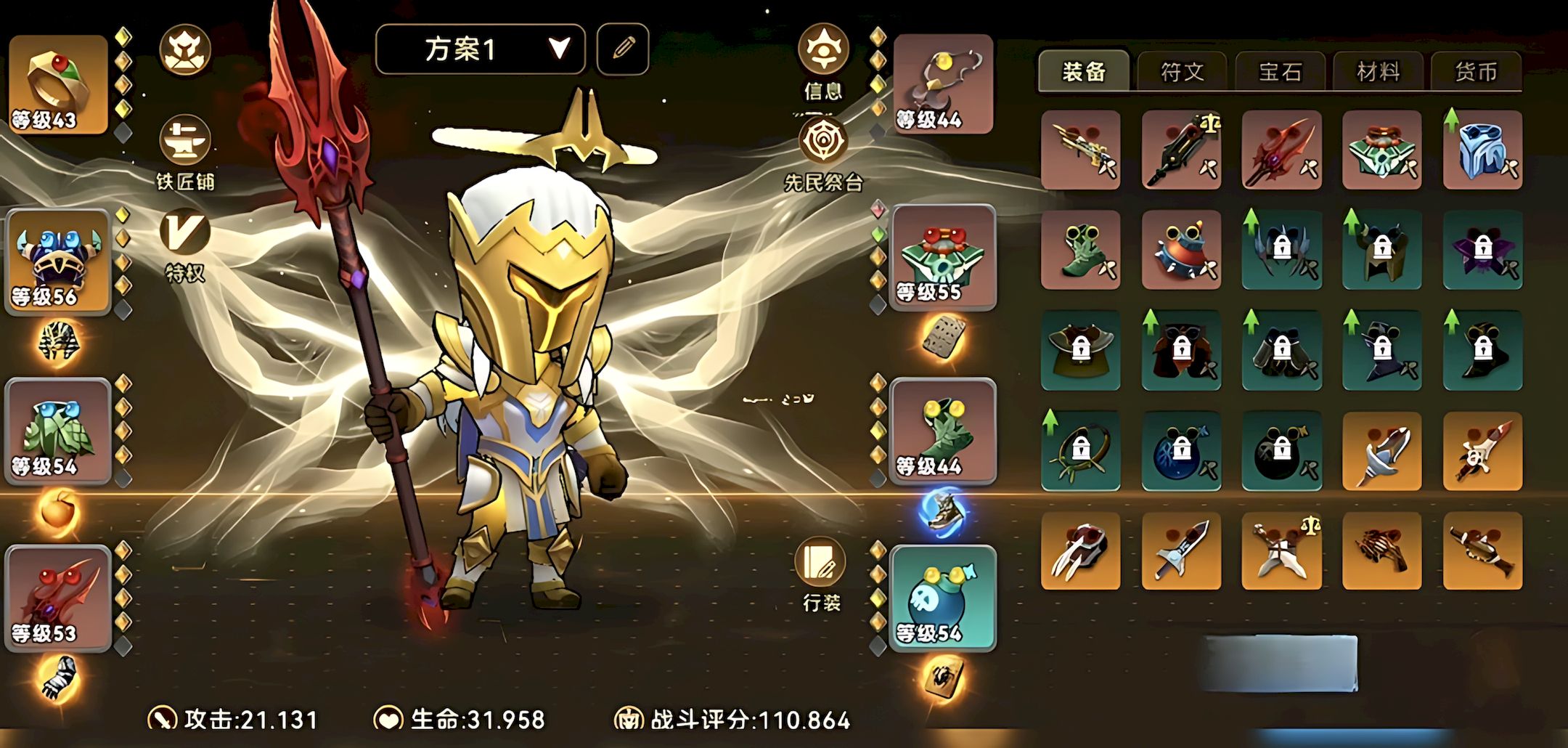The image size is (1568, 748).
Task: Open the 行装 outfit button
Action: [821, 564]
